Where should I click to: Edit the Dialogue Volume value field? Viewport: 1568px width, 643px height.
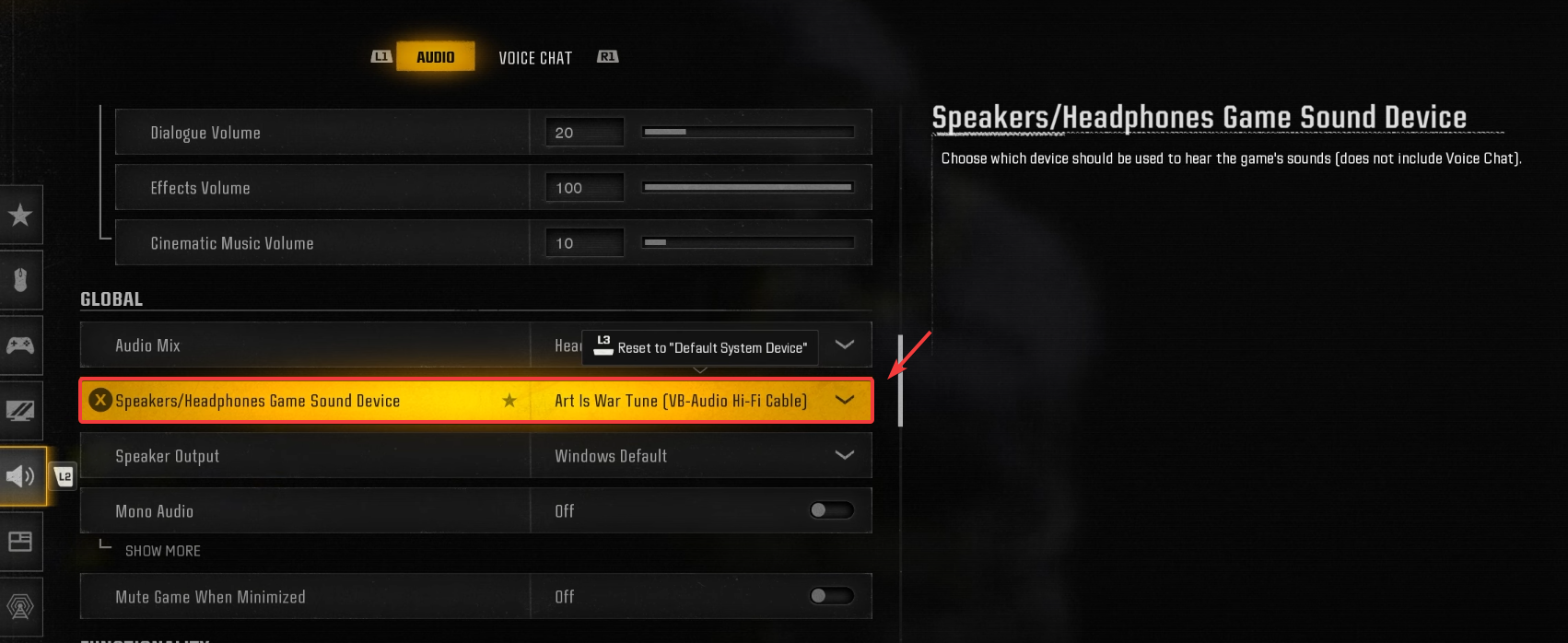(584, 133)
